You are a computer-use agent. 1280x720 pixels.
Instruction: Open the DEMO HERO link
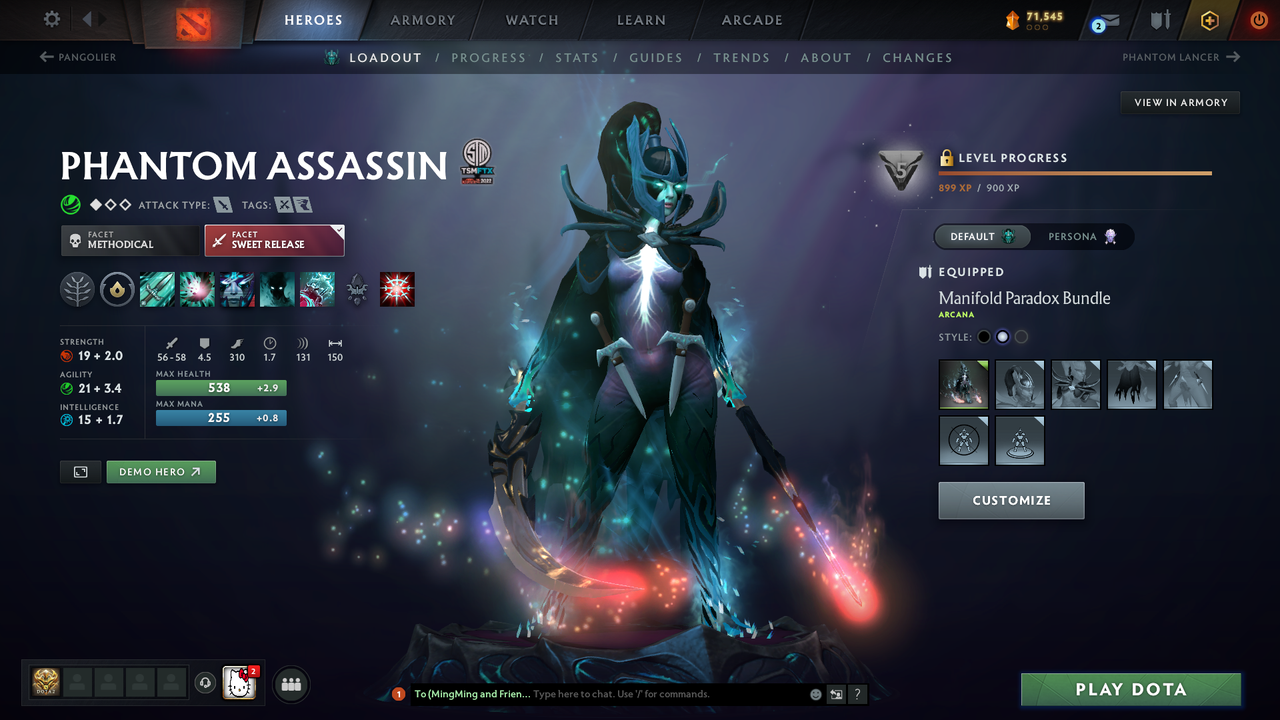point(160,471)
